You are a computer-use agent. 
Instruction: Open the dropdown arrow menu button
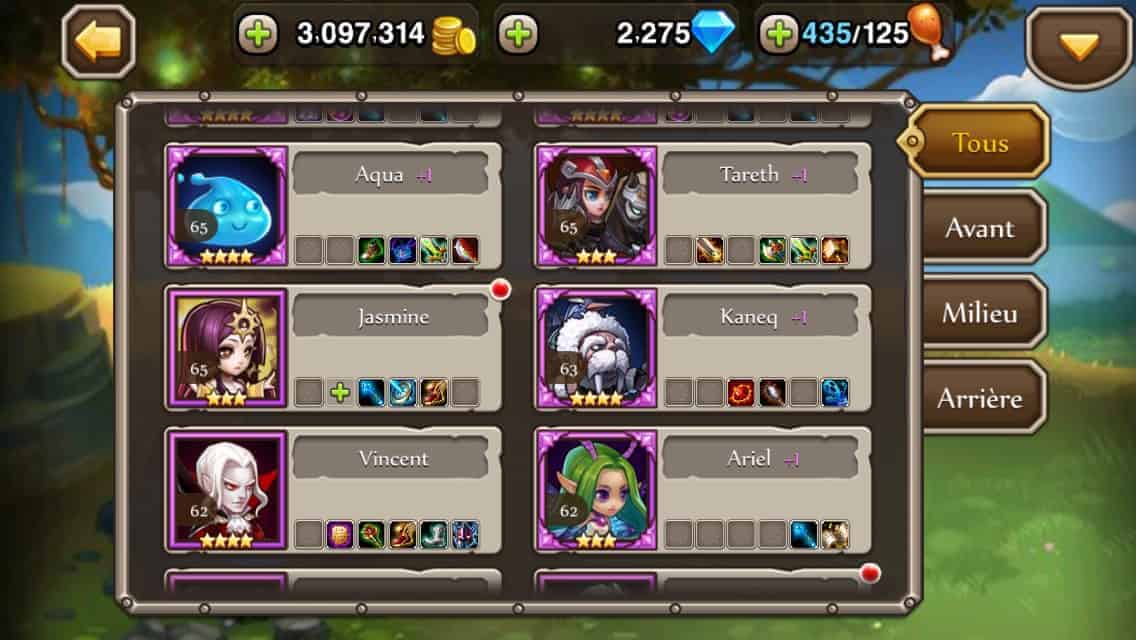point(1079,46)
